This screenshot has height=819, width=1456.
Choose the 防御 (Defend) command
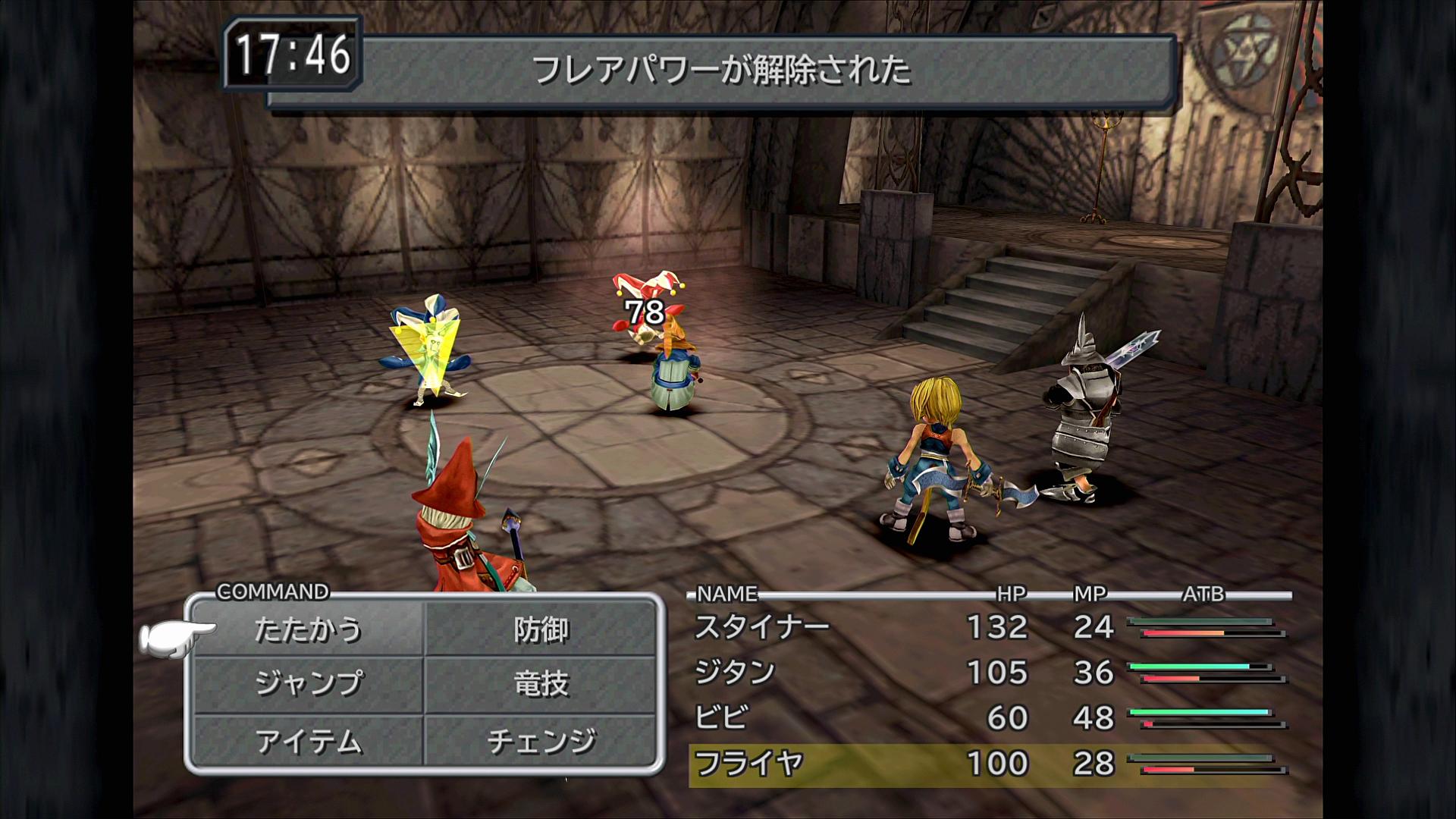tap(541, 629)
